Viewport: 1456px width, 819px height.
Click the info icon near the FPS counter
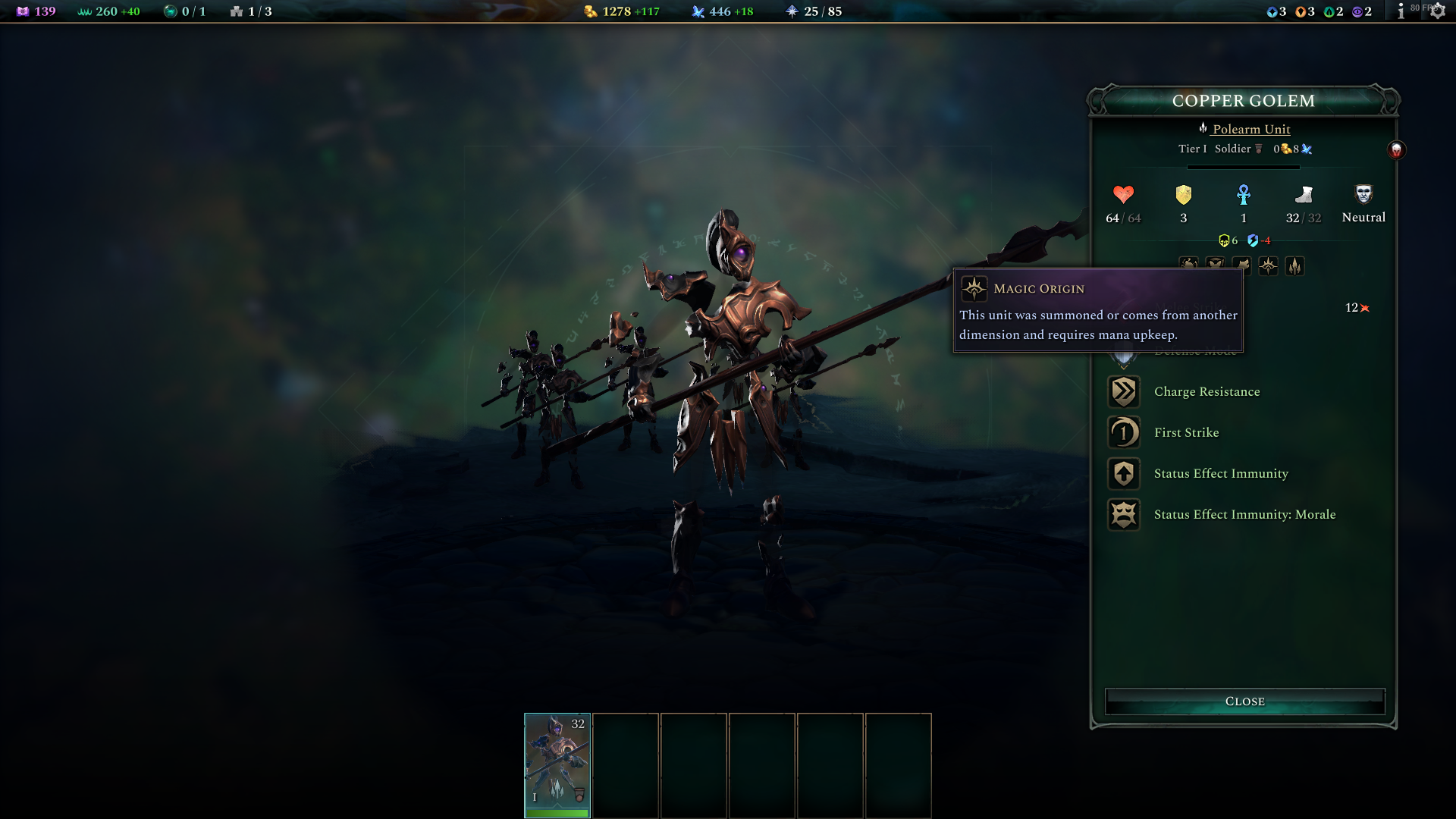(1399, 11)
